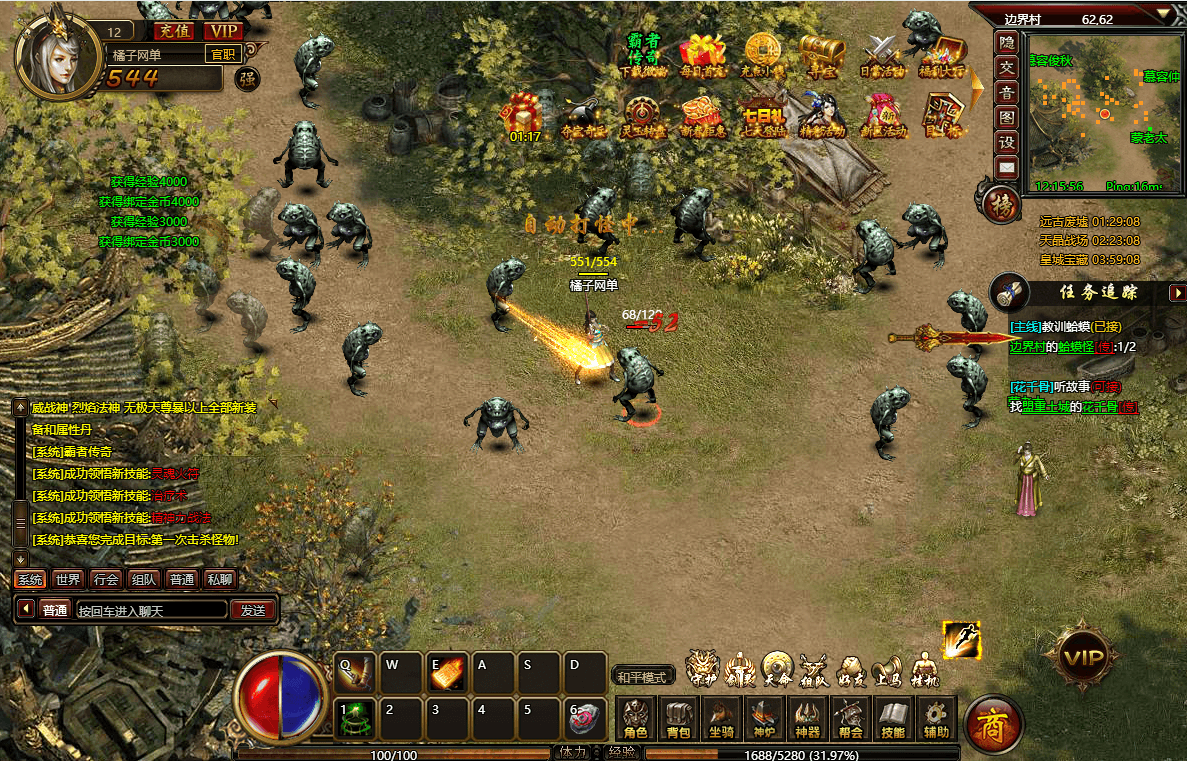The width and height of the screenshot is (1187, 761).
Task: Use the scroll item in slot E
Action: click(x=446, y=675)
